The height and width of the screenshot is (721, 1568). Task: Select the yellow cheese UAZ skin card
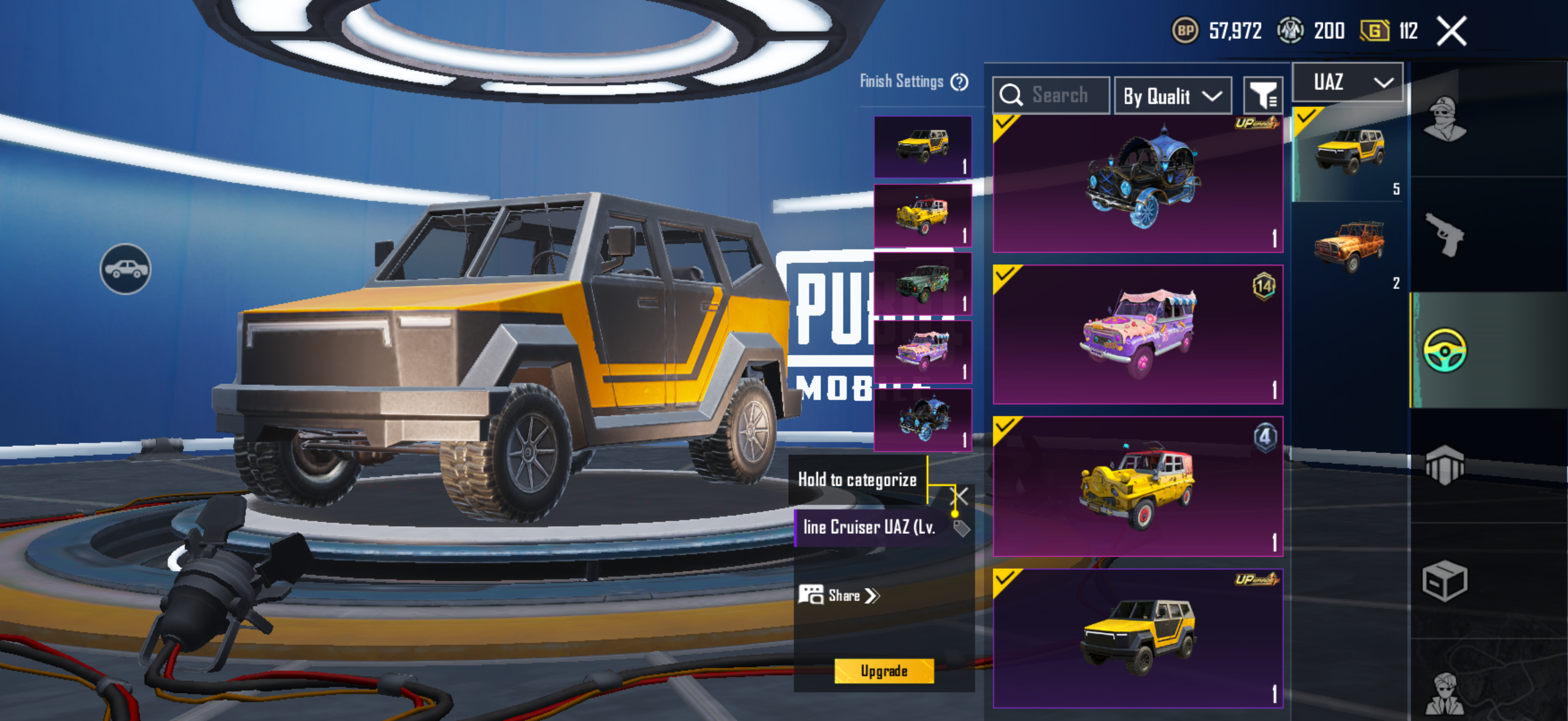tap(1137, 486)
